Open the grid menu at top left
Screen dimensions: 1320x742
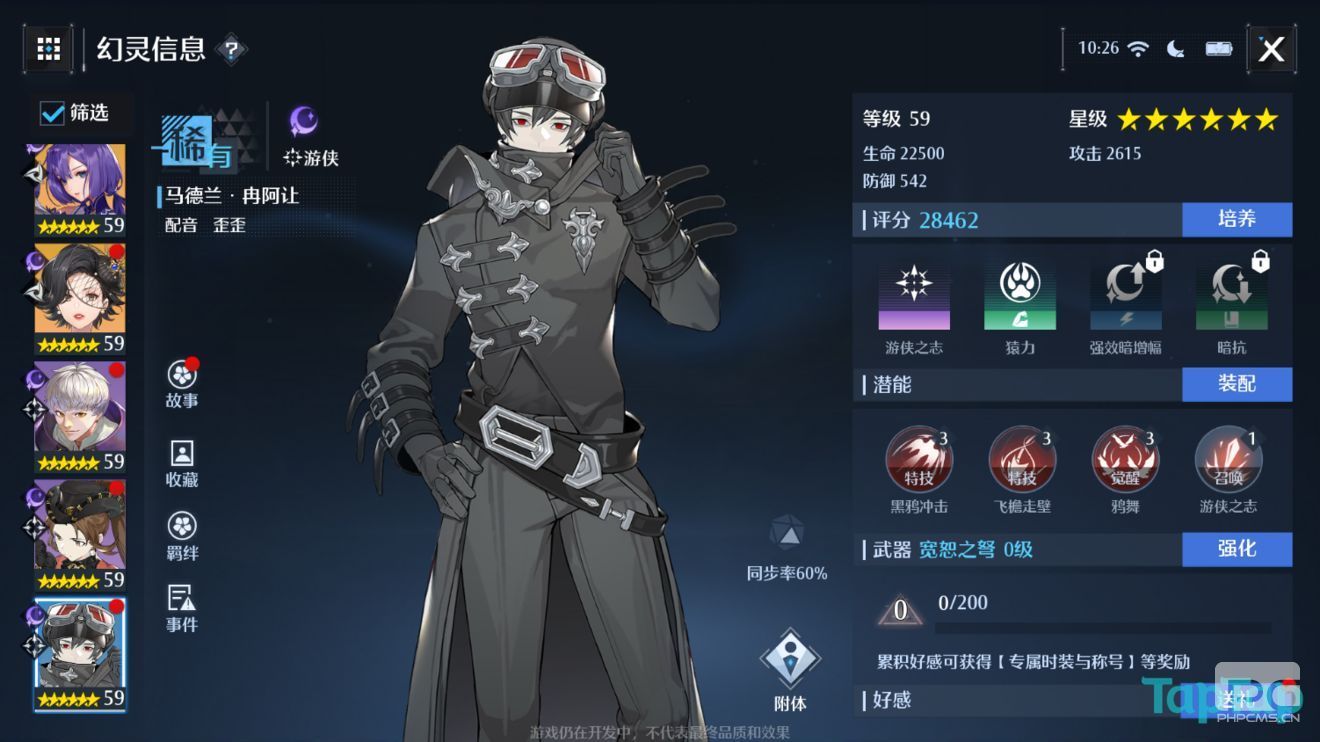[x=47, y=48]
